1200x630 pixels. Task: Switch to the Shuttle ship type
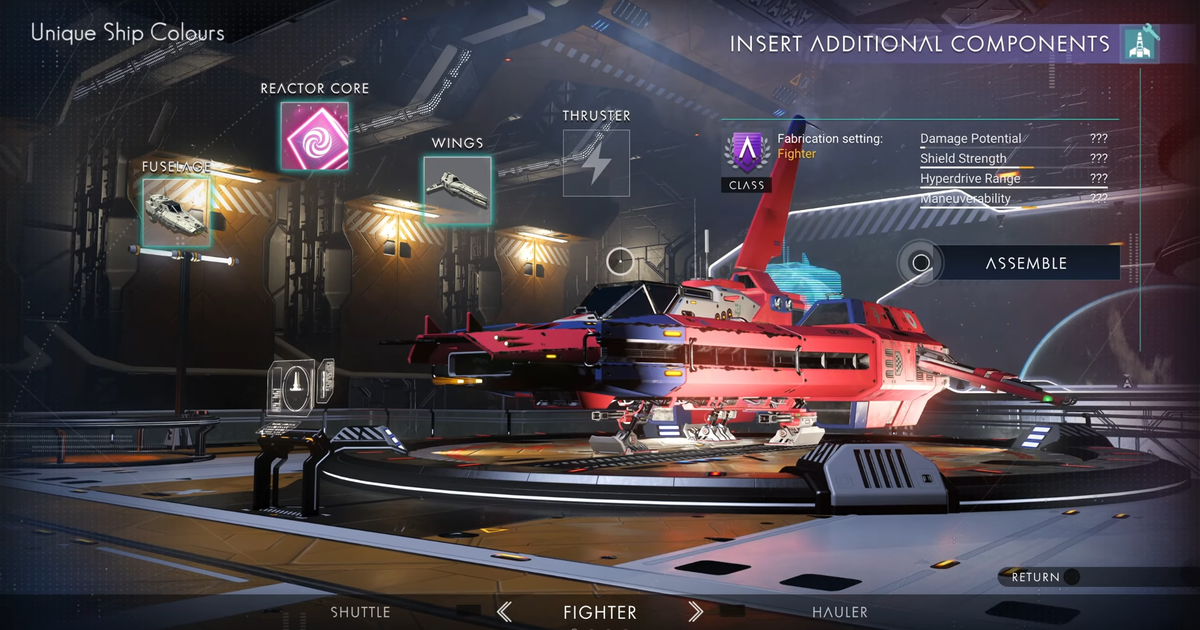coord(360,612)
